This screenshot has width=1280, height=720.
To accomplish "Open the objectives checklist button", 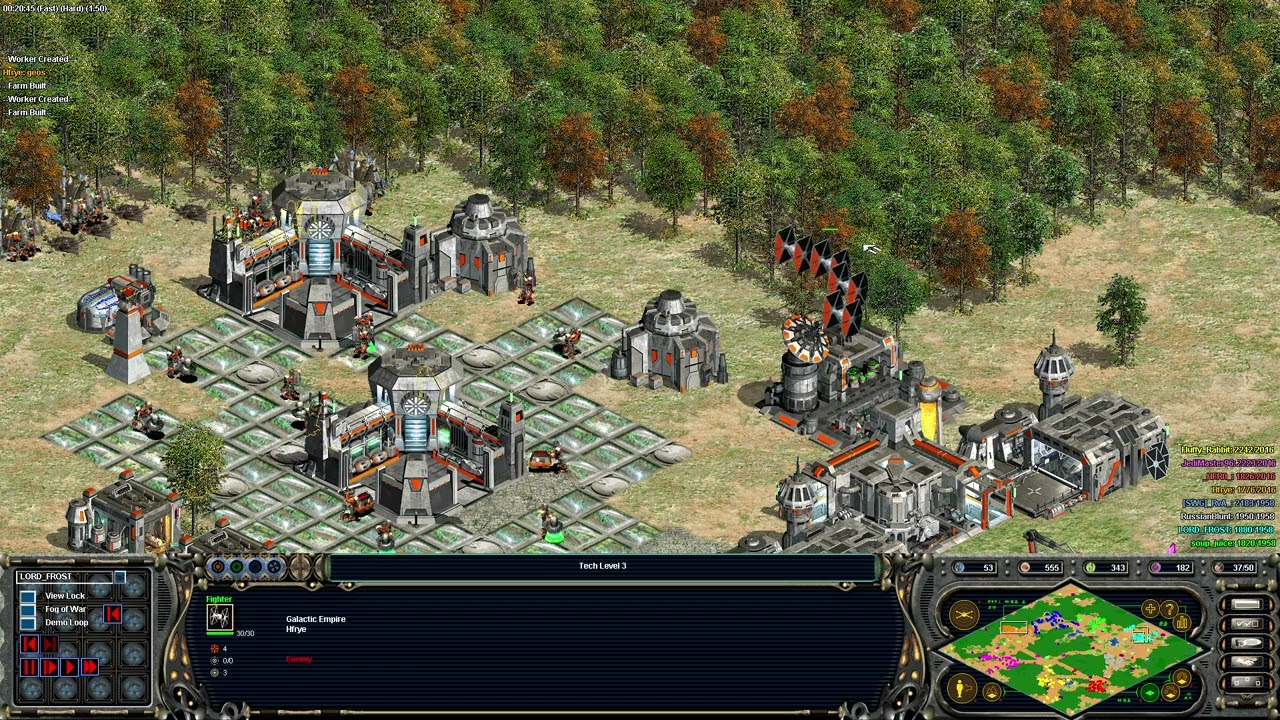I will 1246,624.
